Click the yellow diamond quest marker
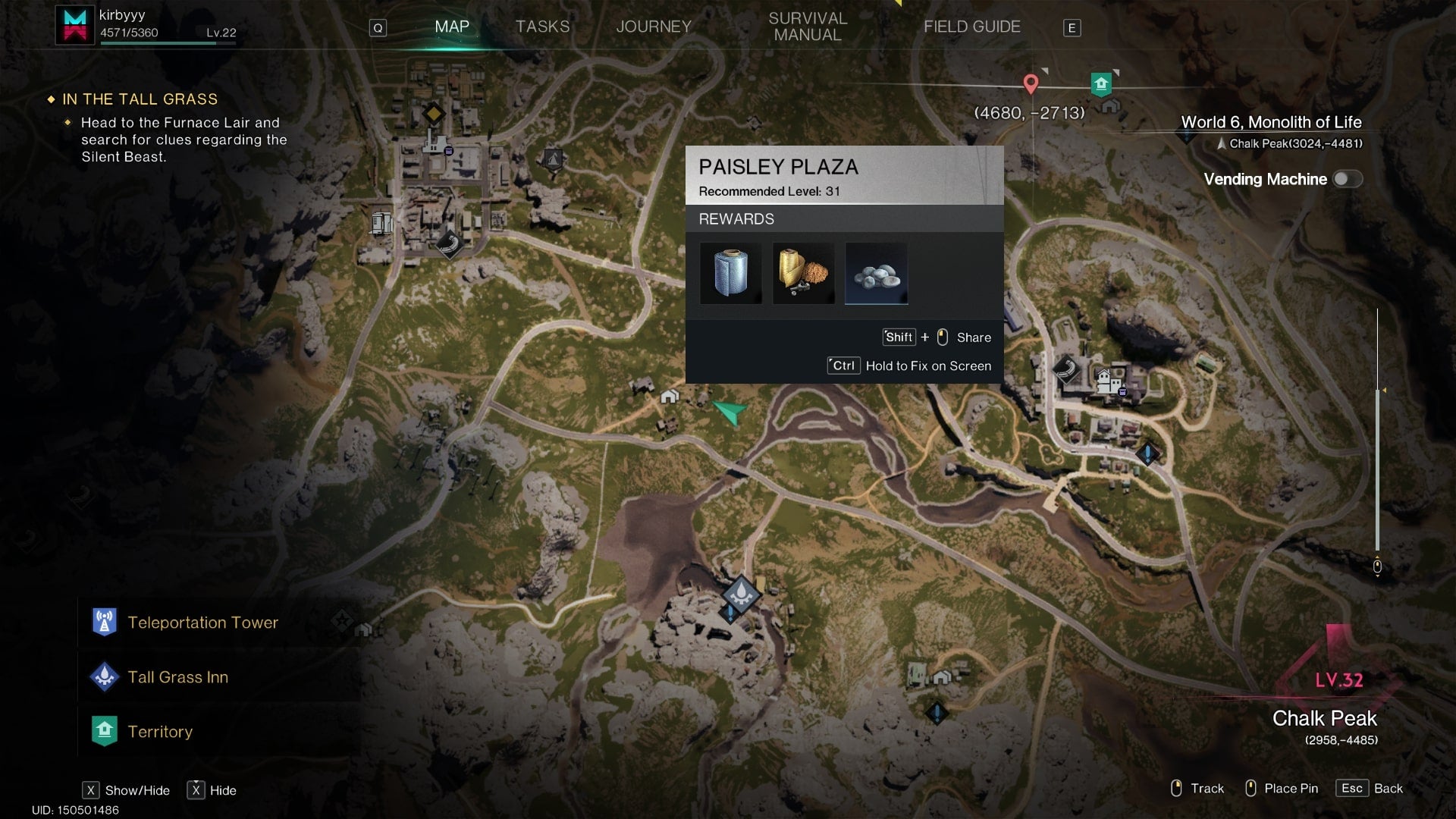Viewport: 1456px width, 819px height. (x=433, y=114)
